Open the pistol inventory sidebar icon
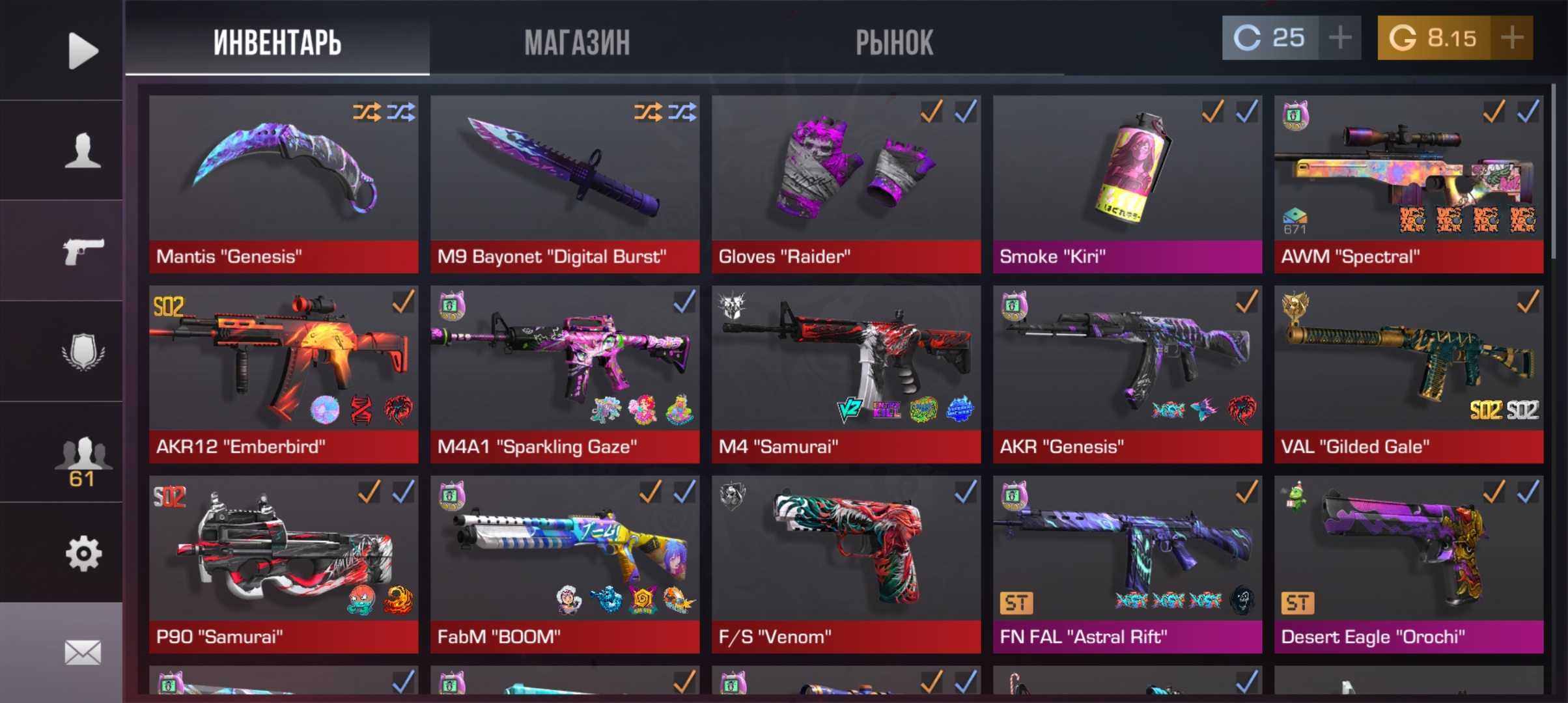Screen dimensions: 1568x703 pos(83,251)
